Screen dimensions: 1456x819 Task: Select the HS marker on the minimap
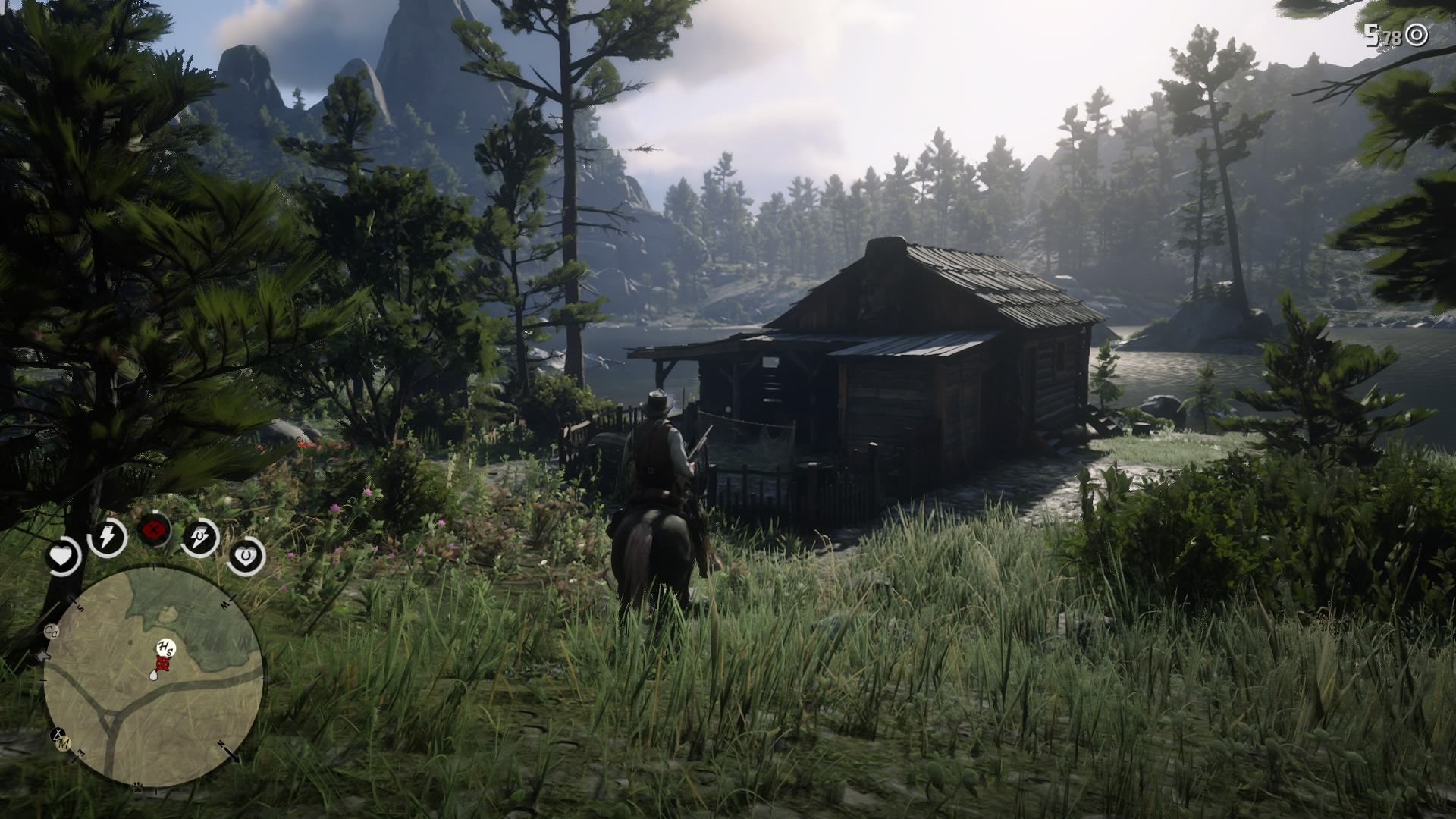tap(165, 648)
